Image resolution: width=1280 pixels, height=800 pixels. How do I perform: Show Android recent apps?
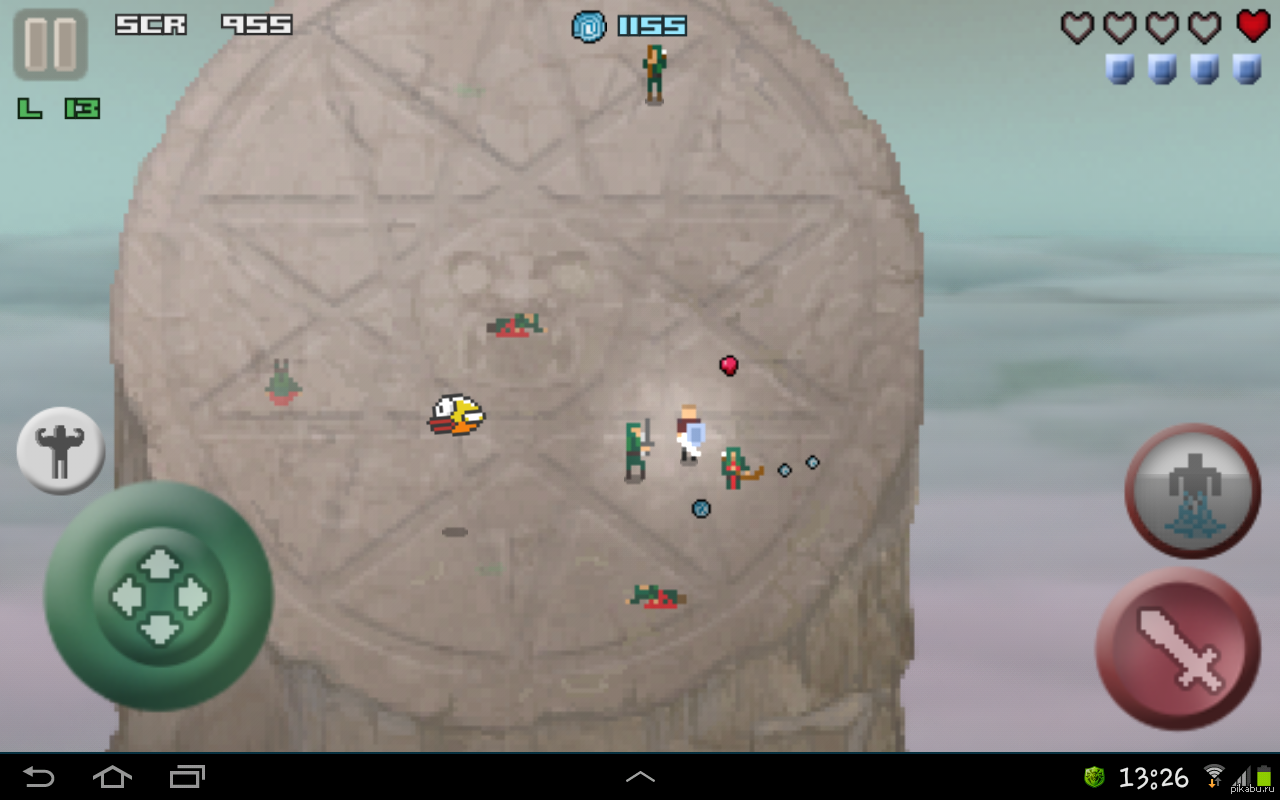tap(187, 776)
